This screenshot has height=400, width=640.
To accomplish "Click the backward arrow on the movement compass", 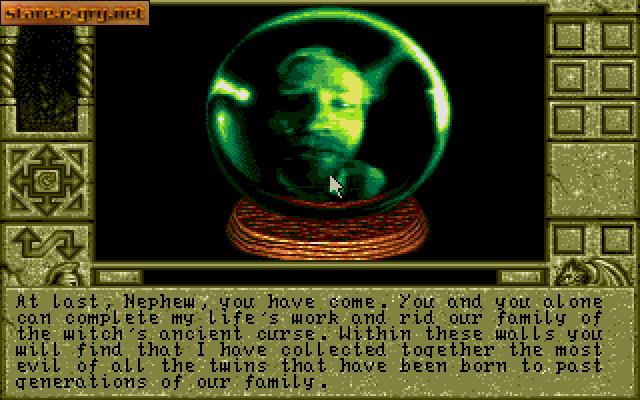I will coord(46,207).
